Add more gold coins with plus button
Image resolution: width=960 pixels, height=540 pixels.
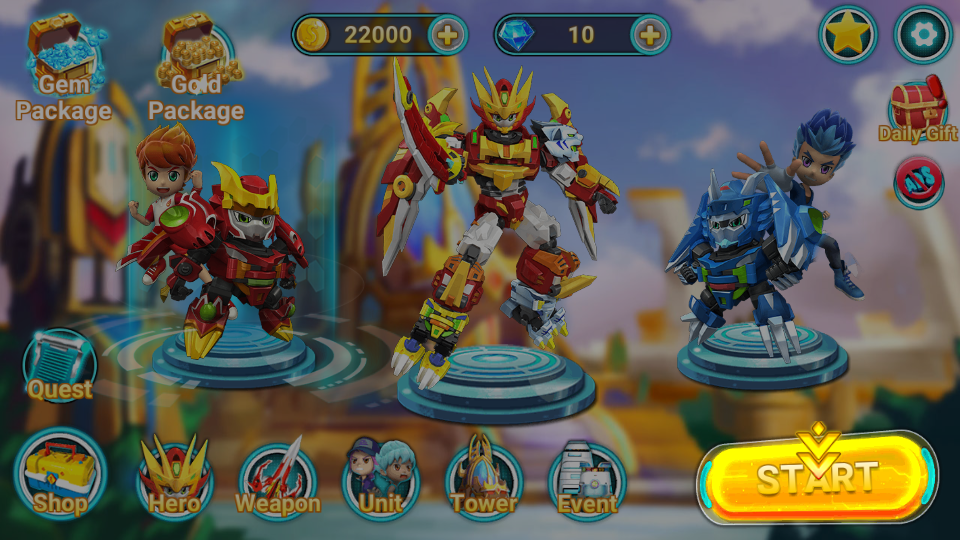click(448, 35)
